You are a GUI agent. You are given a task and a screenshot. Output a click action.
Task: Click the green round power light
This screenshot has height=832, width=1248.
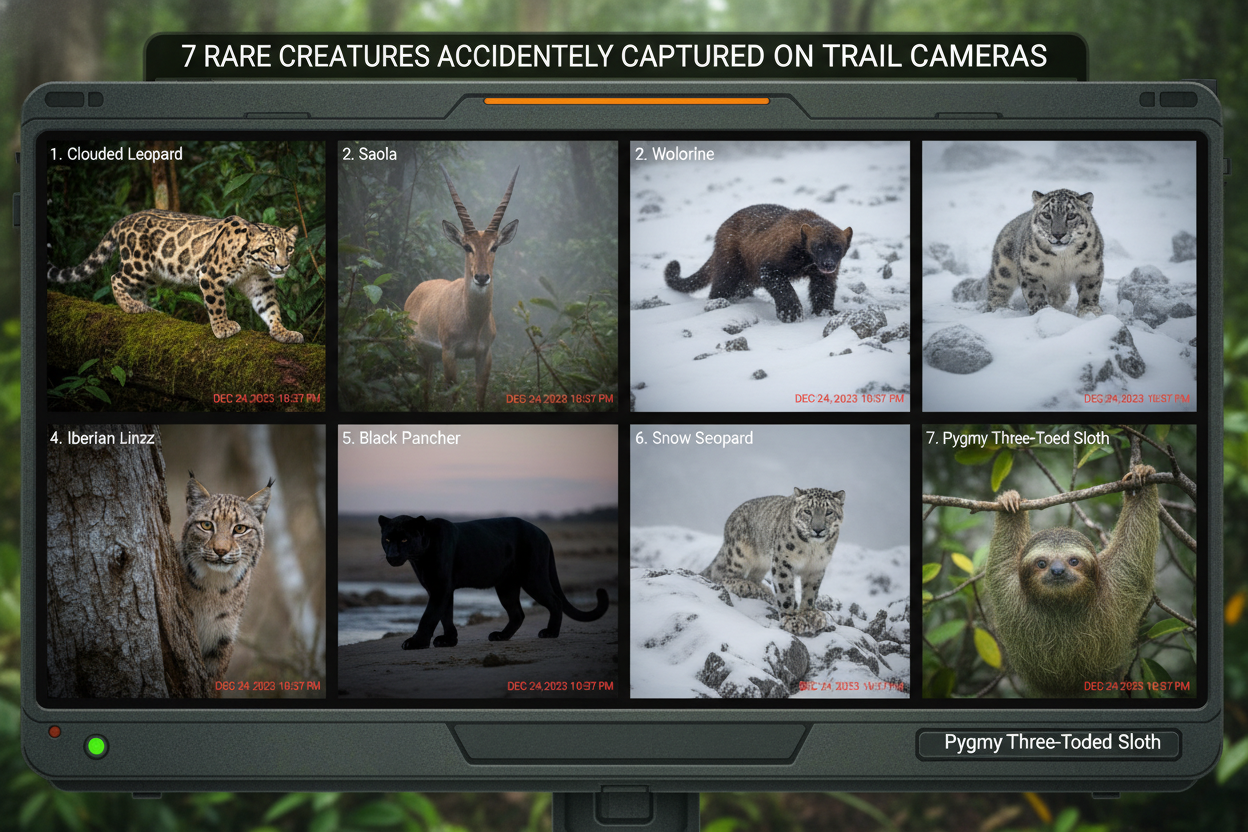(x=97, y=746)
